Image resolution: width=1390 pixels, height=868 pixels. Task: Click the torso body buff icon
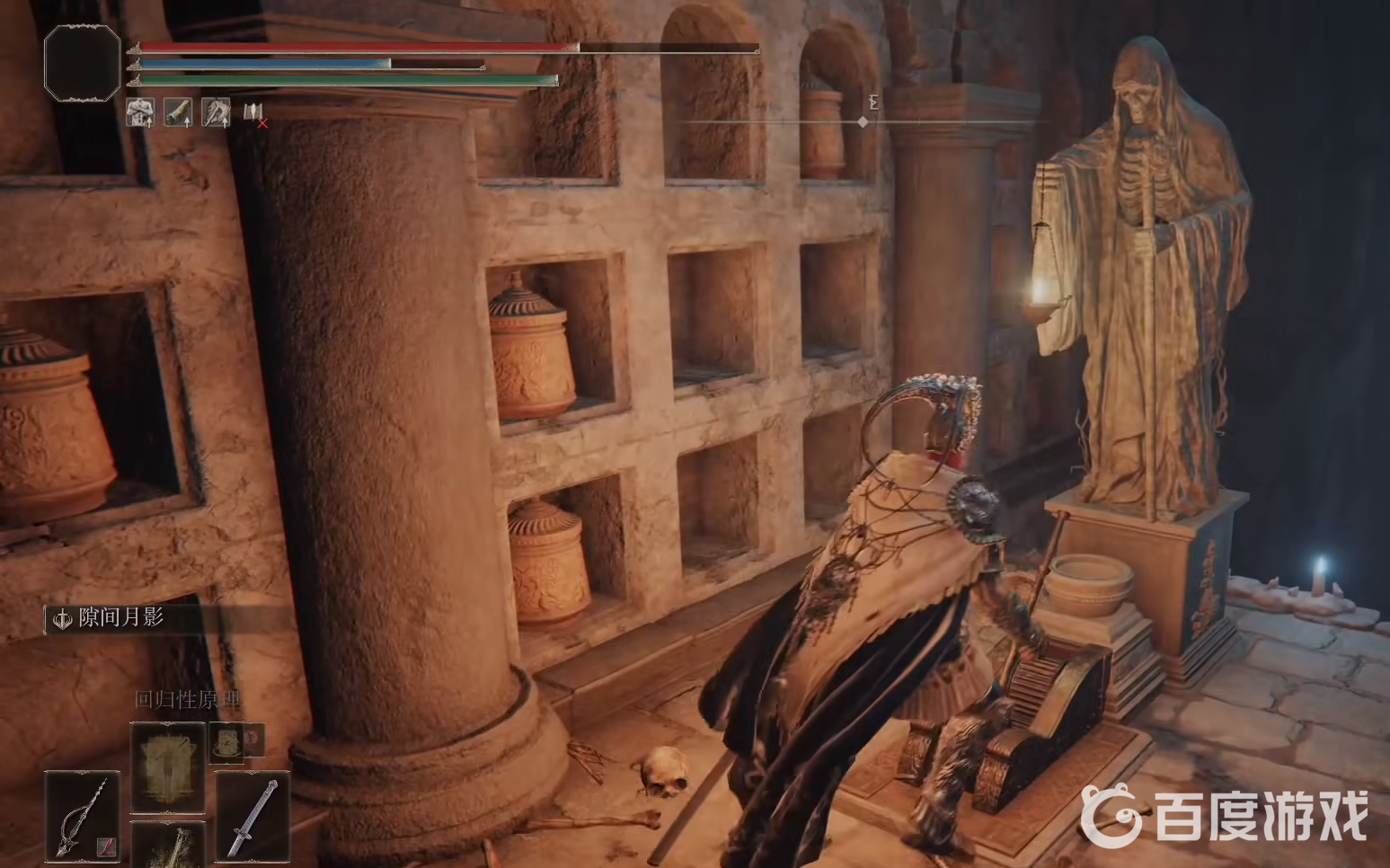coord(139,112)
